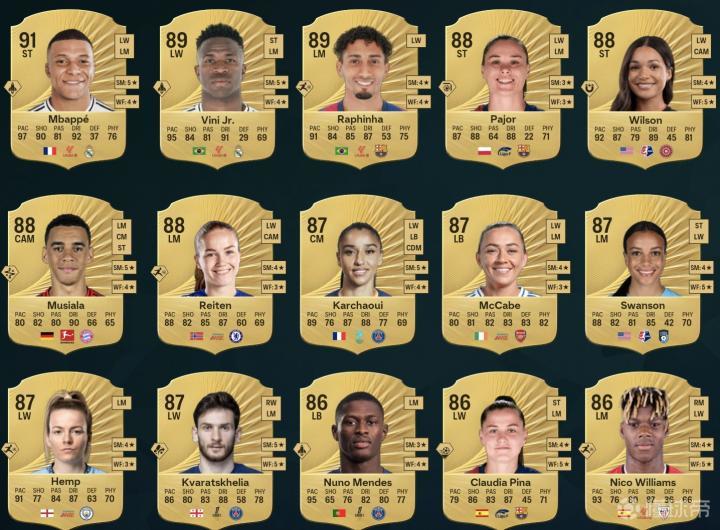Pick the Nuno Mendes 86 LB card
The width and height of the screenshot is (720, 530).
tap(359, 448)
